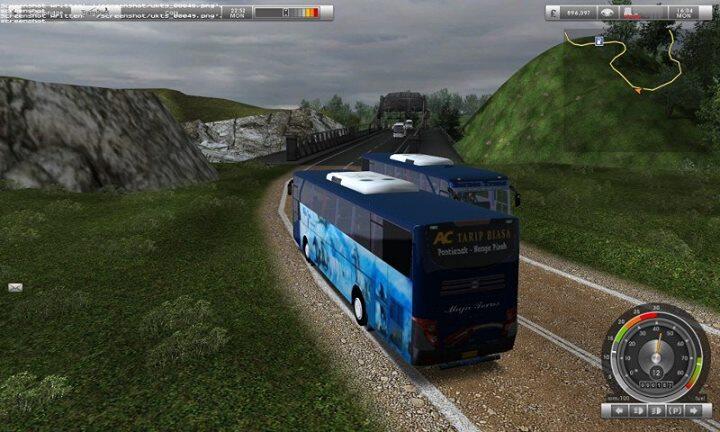Open the unread mail envelope icon

point(15,287)
